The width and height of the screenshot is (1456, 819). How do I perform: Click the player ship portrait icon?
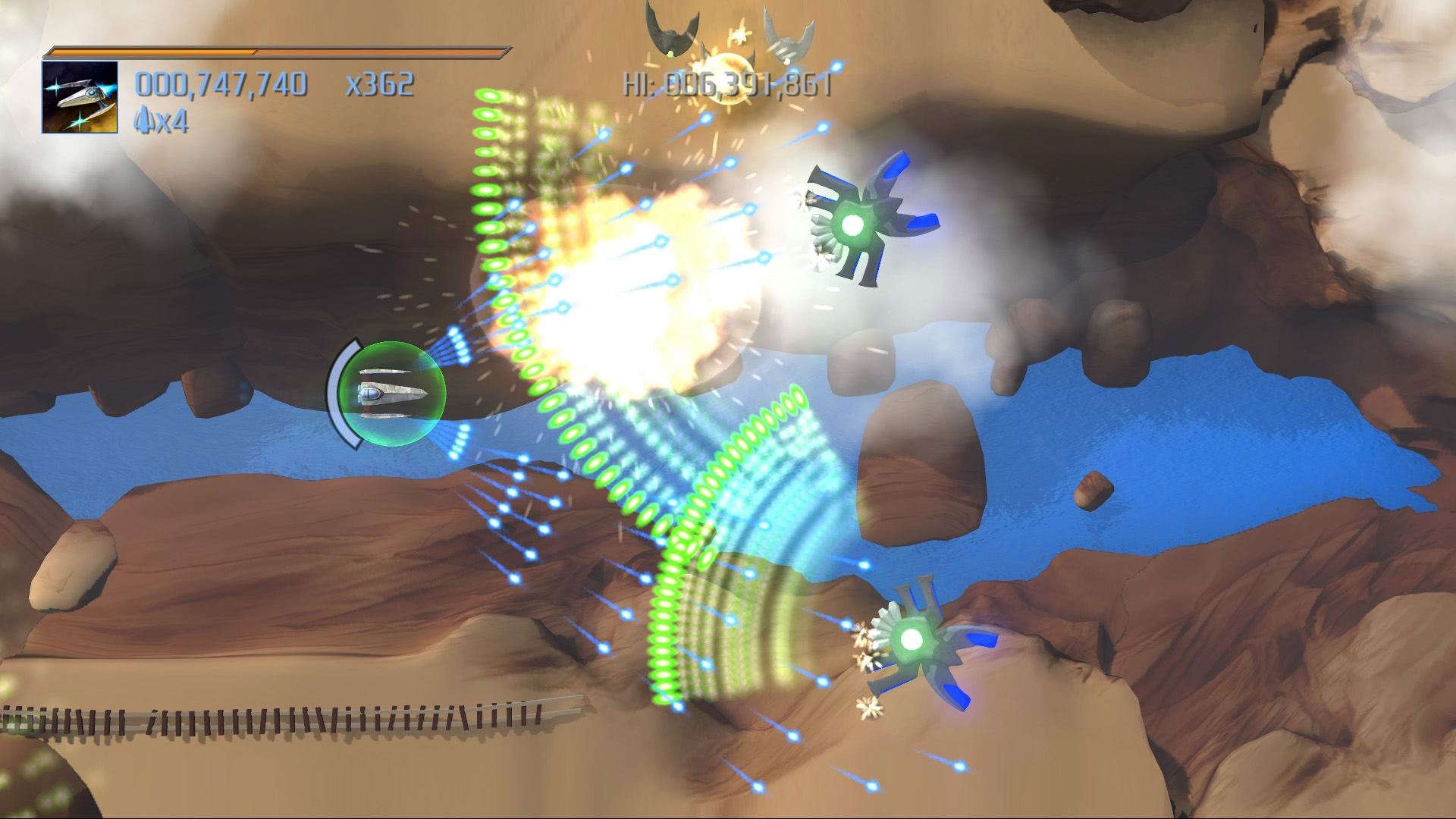click(x=80, y=98)
